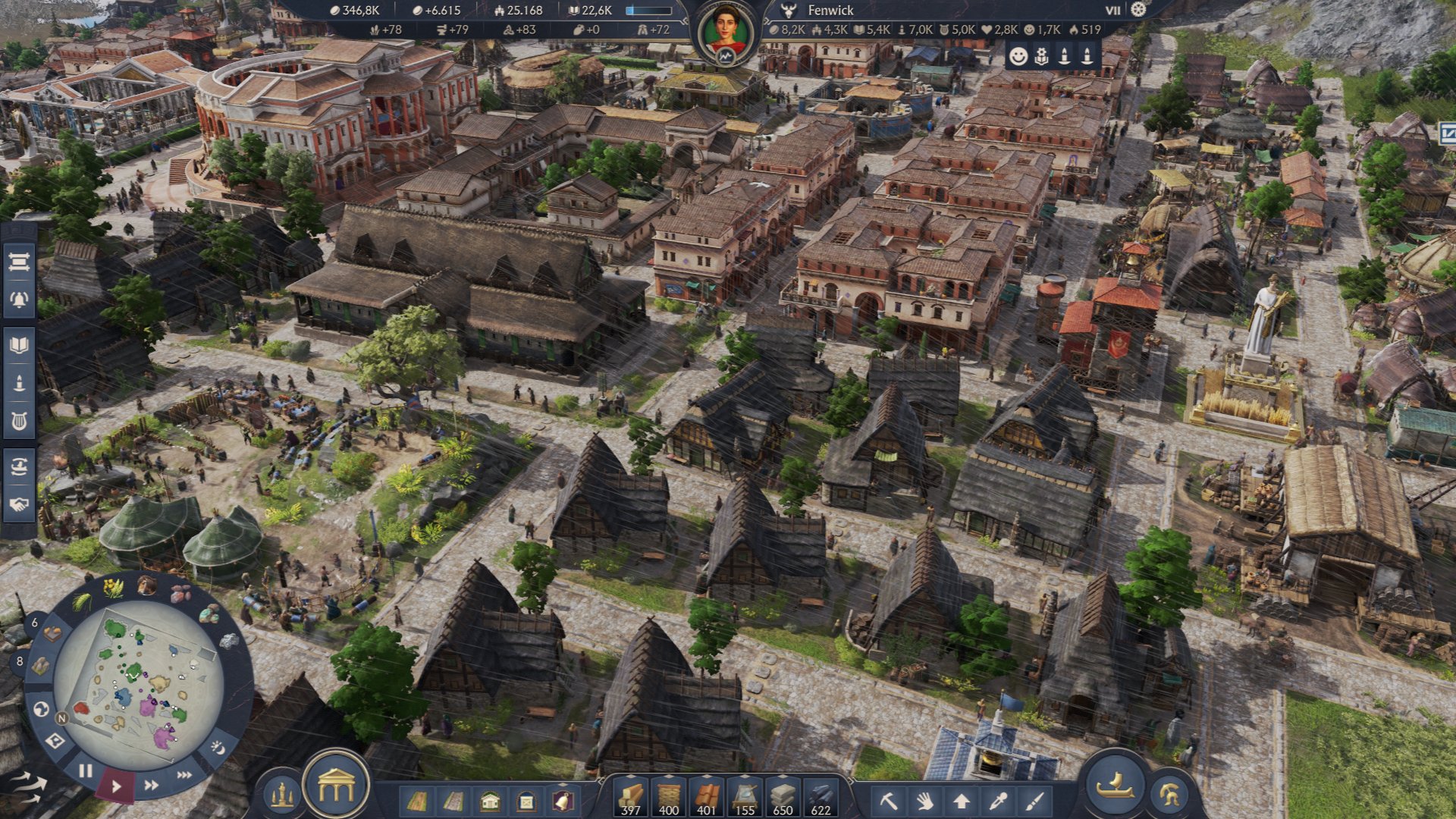Screen dimensions: 1456x819
Task: Pick the eyedropper copy tool
Action: click(x=998, y=800)
